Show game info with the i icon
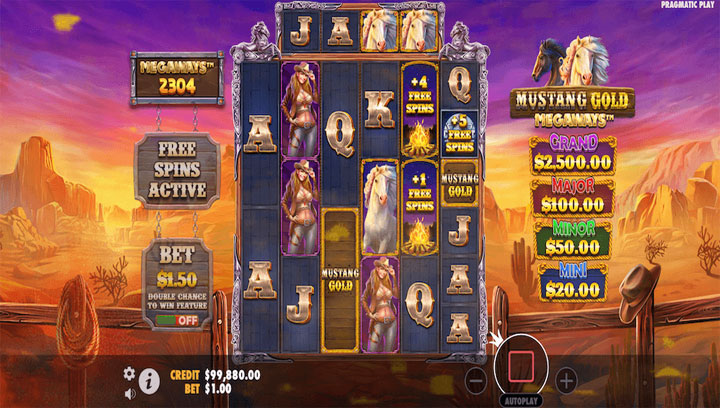The width and height of the screenshot is (720, 408). [x=150, y=380]
